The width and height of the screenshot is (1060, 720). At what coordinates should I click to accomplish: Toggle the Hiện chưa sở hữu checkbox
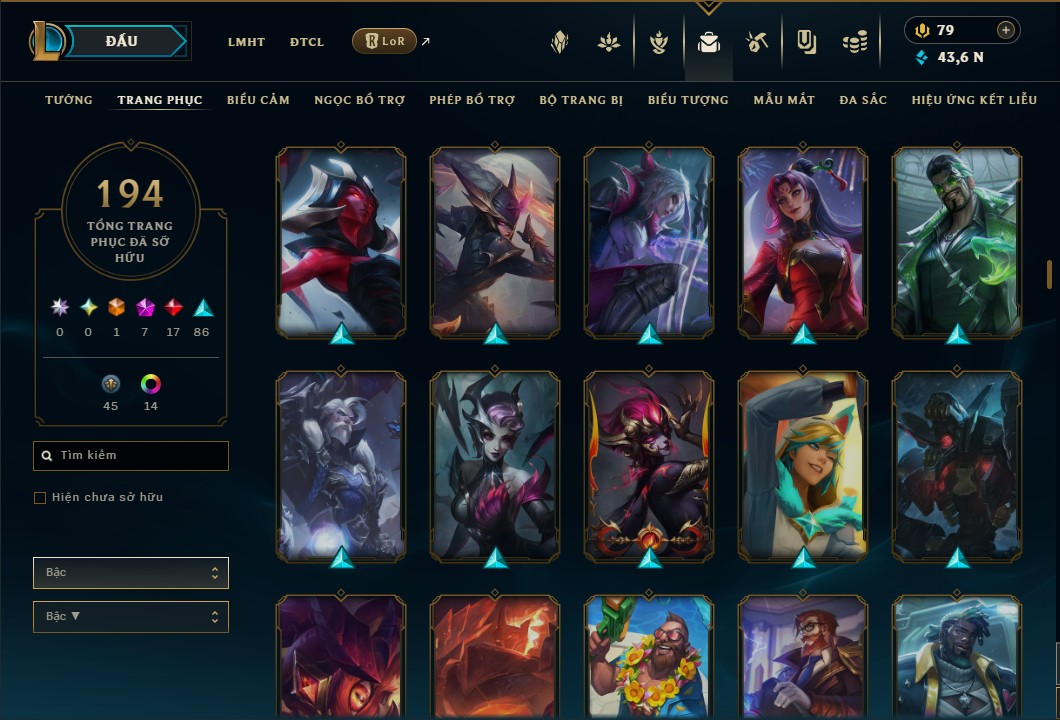click(40, 498)
